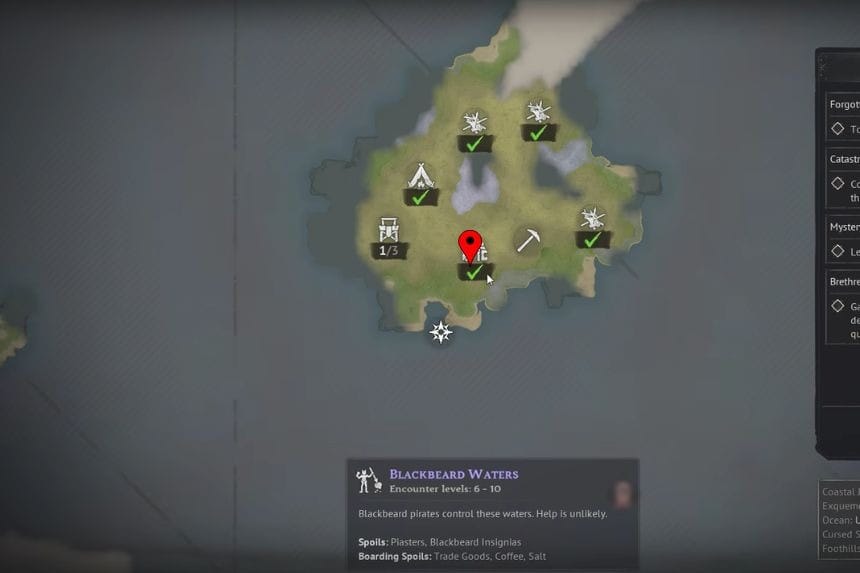The height and width of the screenshot is (573, 860).
Task: Open the Forgotten quest tracker entry
Action: pyautogui.click(x=843, y=103)
